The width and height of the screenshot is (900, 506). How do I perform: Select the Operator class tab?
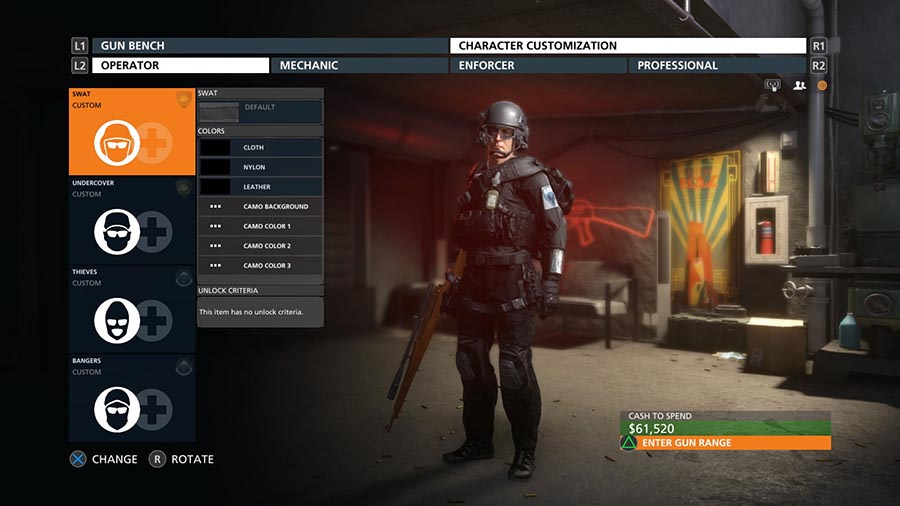[x=182, y=66]
